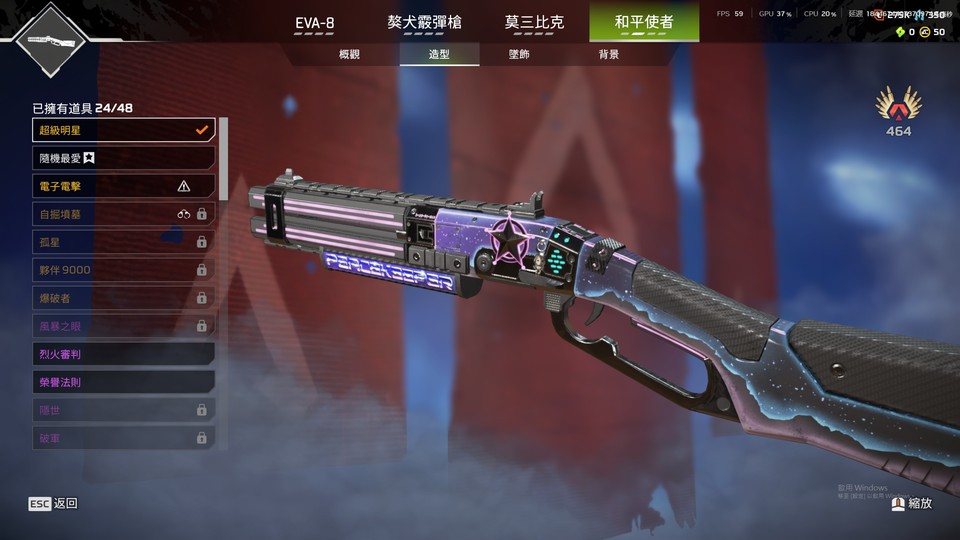
Task: Switch to the 造型 skins sub-tab
Action: [x=439, y=54]
